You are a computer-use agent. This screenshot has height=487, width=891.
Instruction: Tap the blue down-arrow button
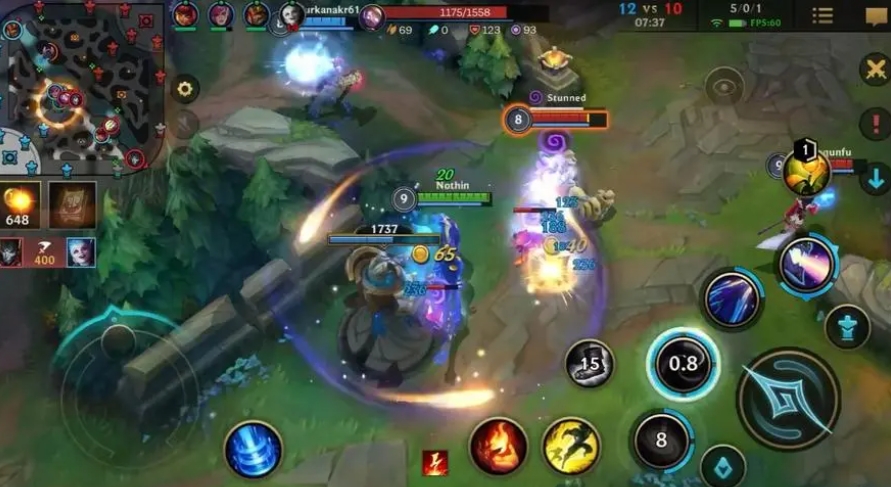(875, 178)
